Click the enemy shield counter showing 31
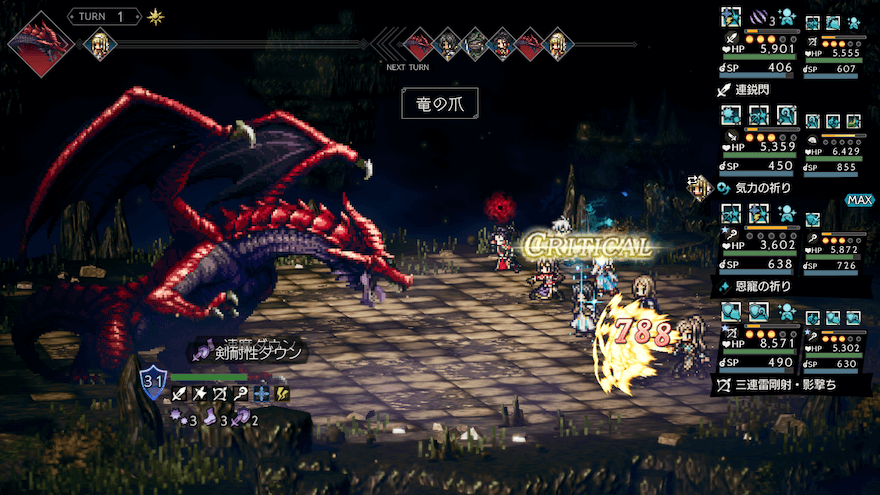 pyautogui.click(x=153, y=381)
